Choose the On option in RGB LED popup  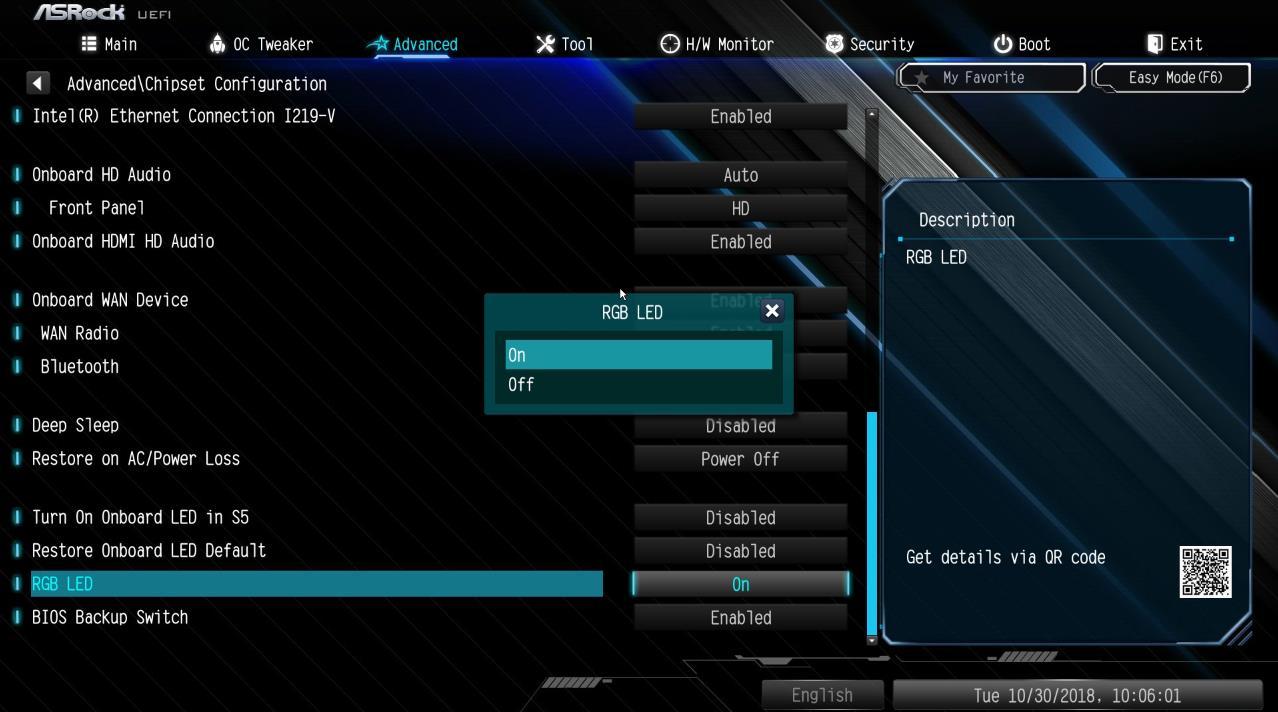(638, 355)
